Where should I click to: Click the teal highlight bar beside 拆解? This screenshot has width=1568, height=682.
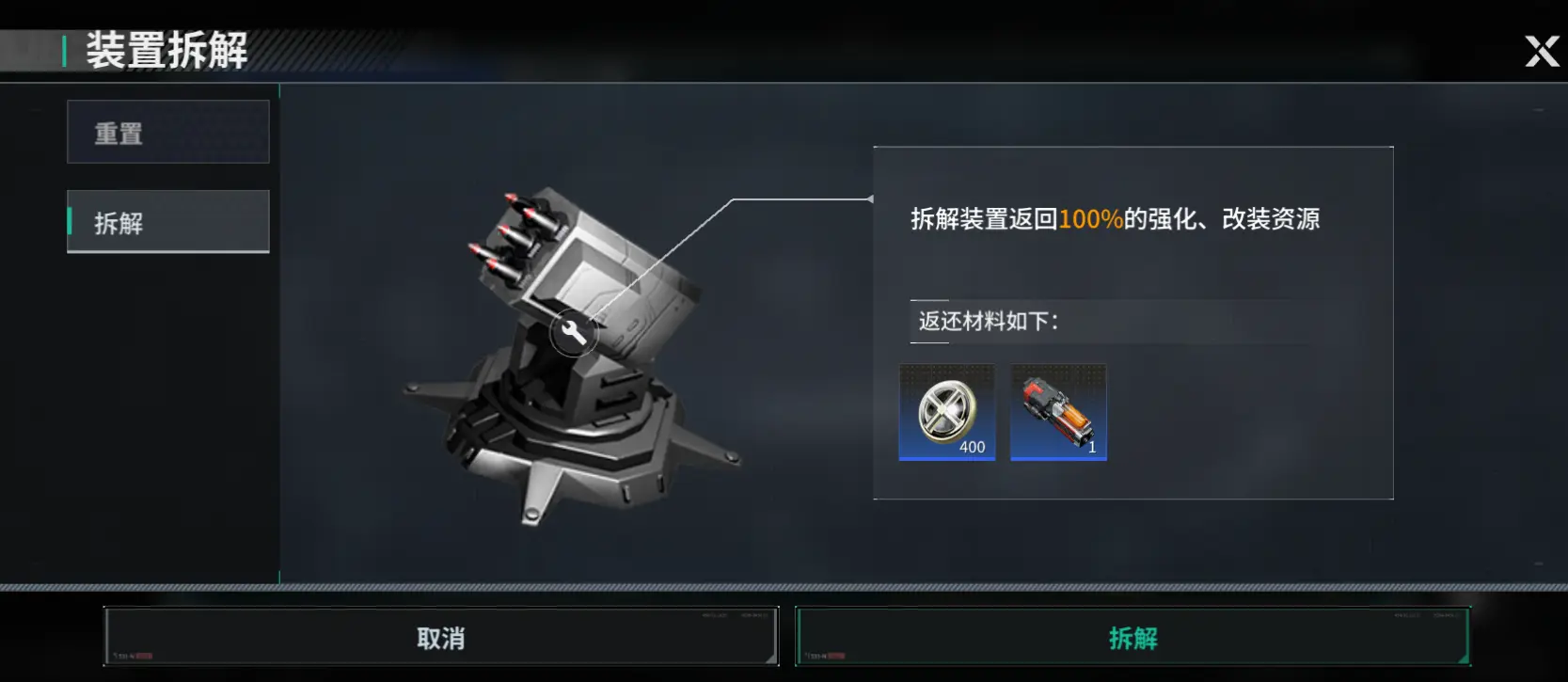pos(70,222)
